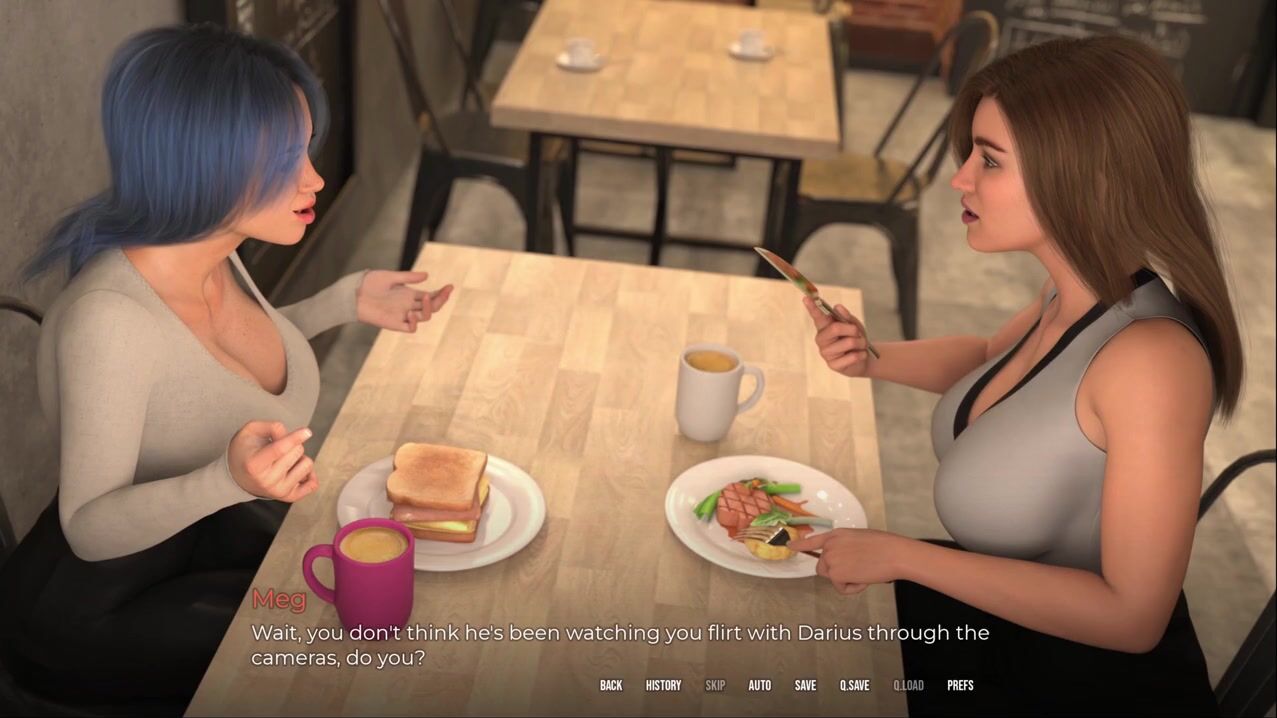Image resolution: width=1277 pixels, height=718 pixels.
Task: Toggle Auto dialogue advance
Action: pos(760,685)
